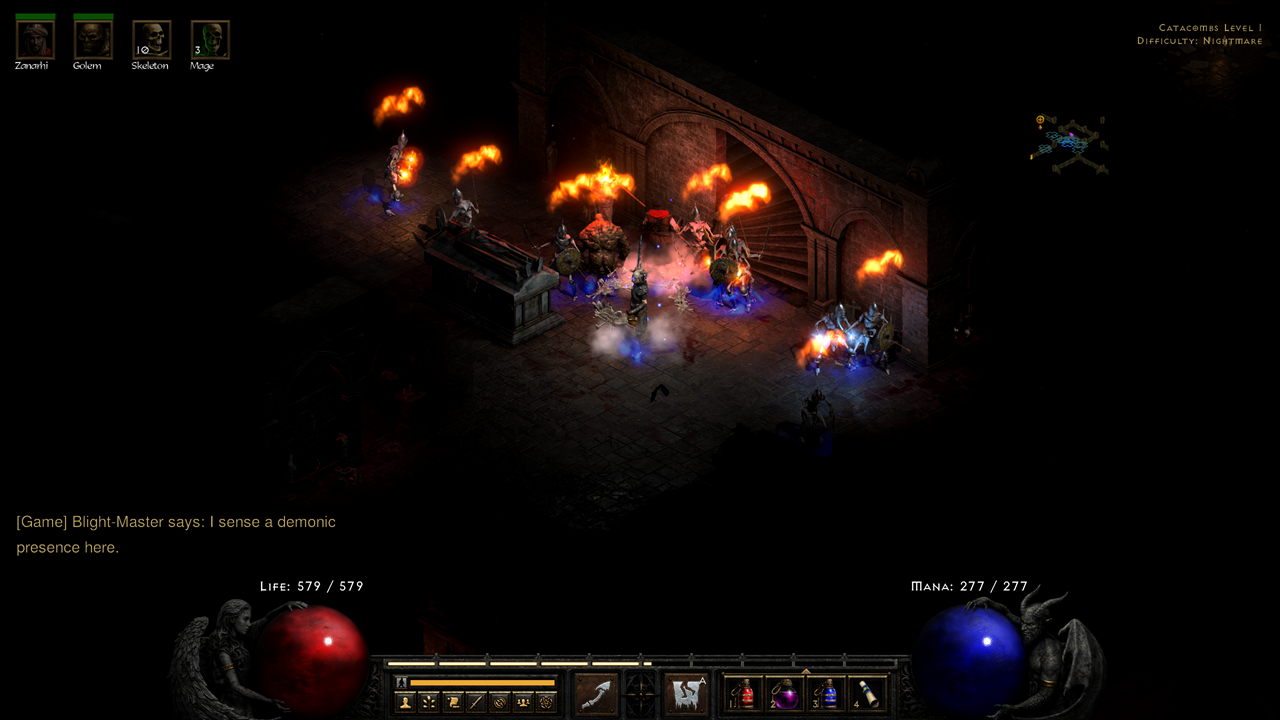Toggle the run/walk icon beside the stamina bar

[x=402, y=682]
